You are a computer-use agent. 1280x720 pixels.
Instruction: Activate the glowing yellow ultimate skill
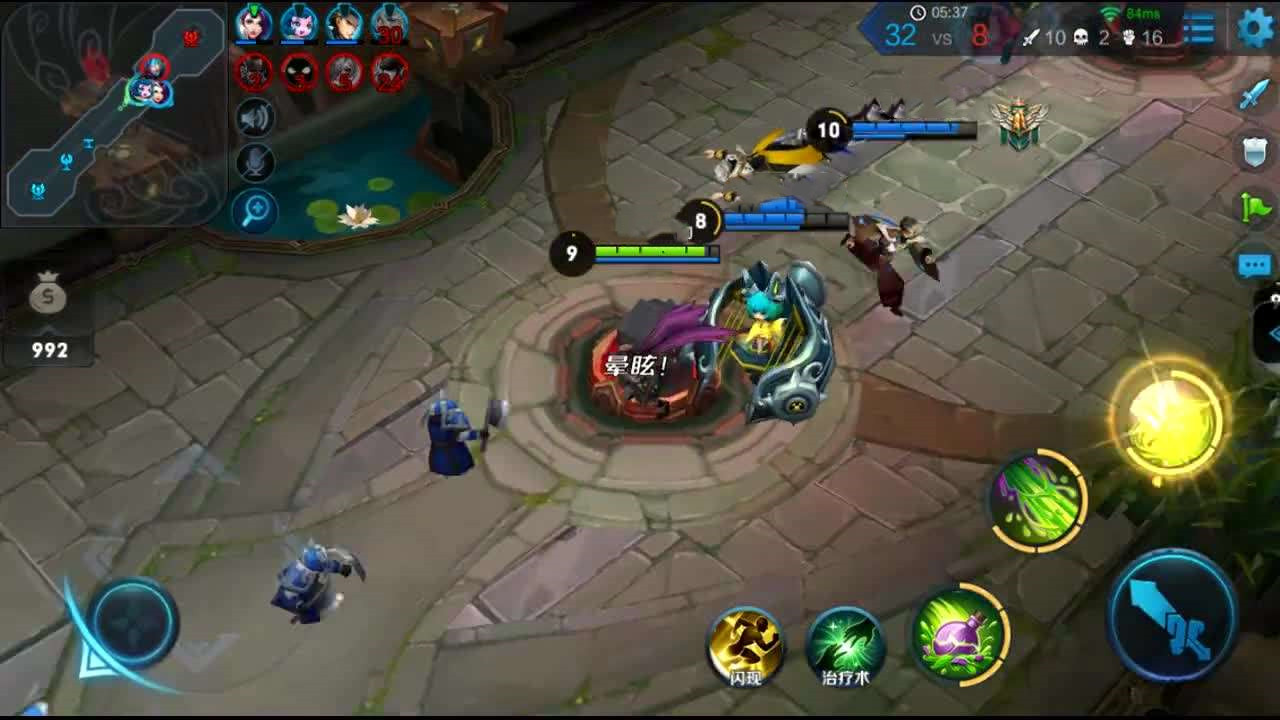1167,420
